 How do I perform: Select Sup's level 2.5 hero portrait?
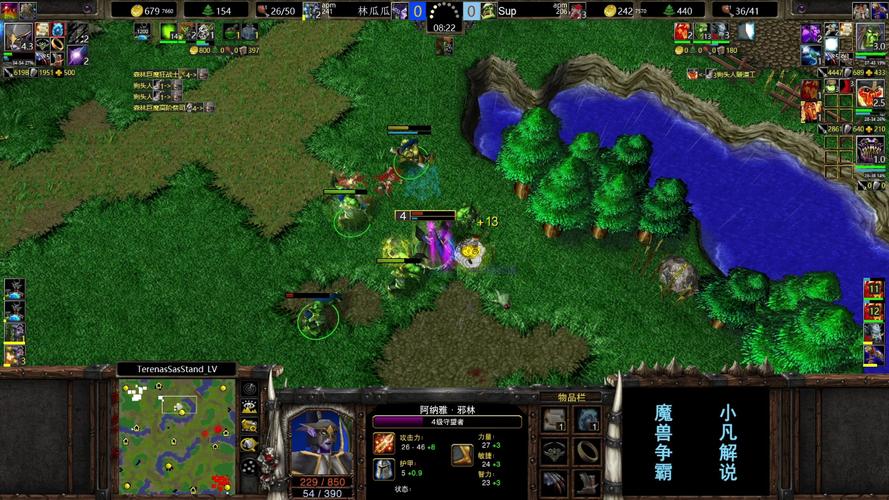(x=871, y=92)
